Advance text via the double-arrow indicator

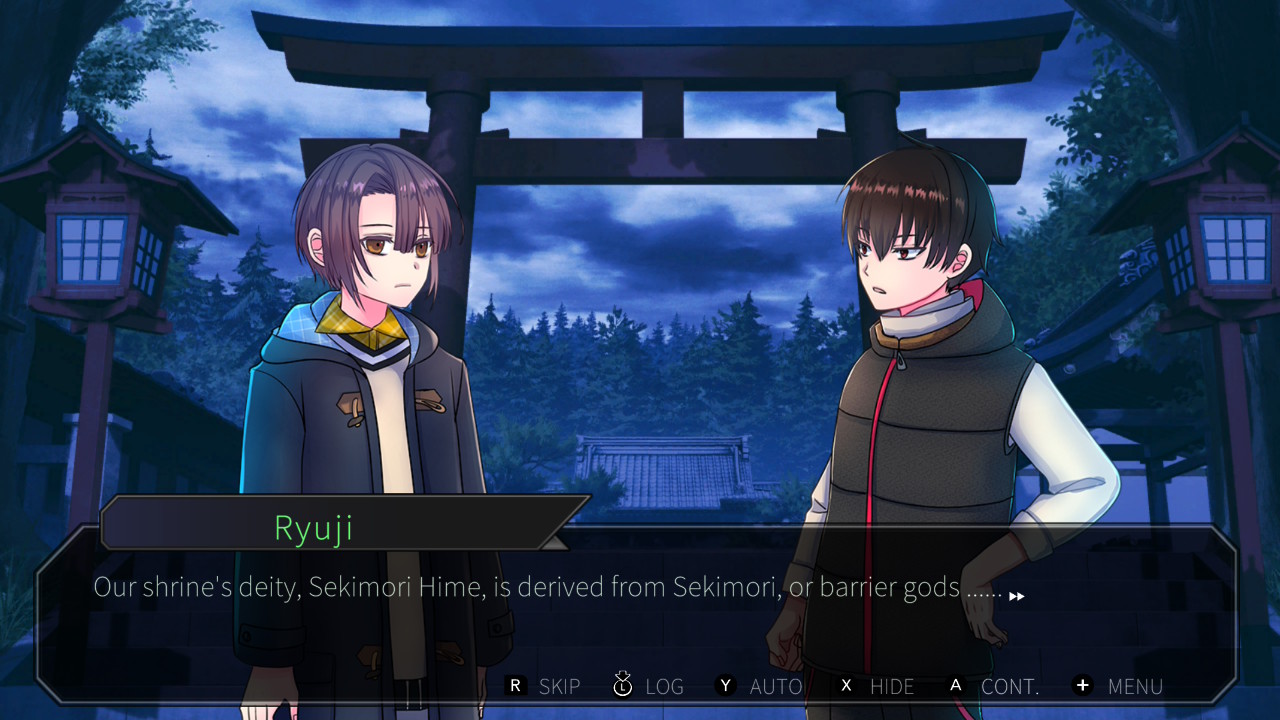(x=1016, y=596)
